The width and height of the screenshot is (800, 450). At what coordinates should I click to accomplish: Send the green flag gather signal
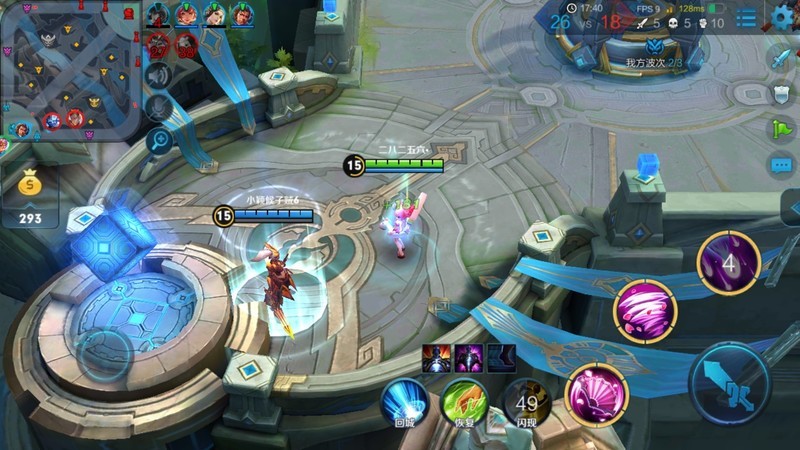click(781, 129)
